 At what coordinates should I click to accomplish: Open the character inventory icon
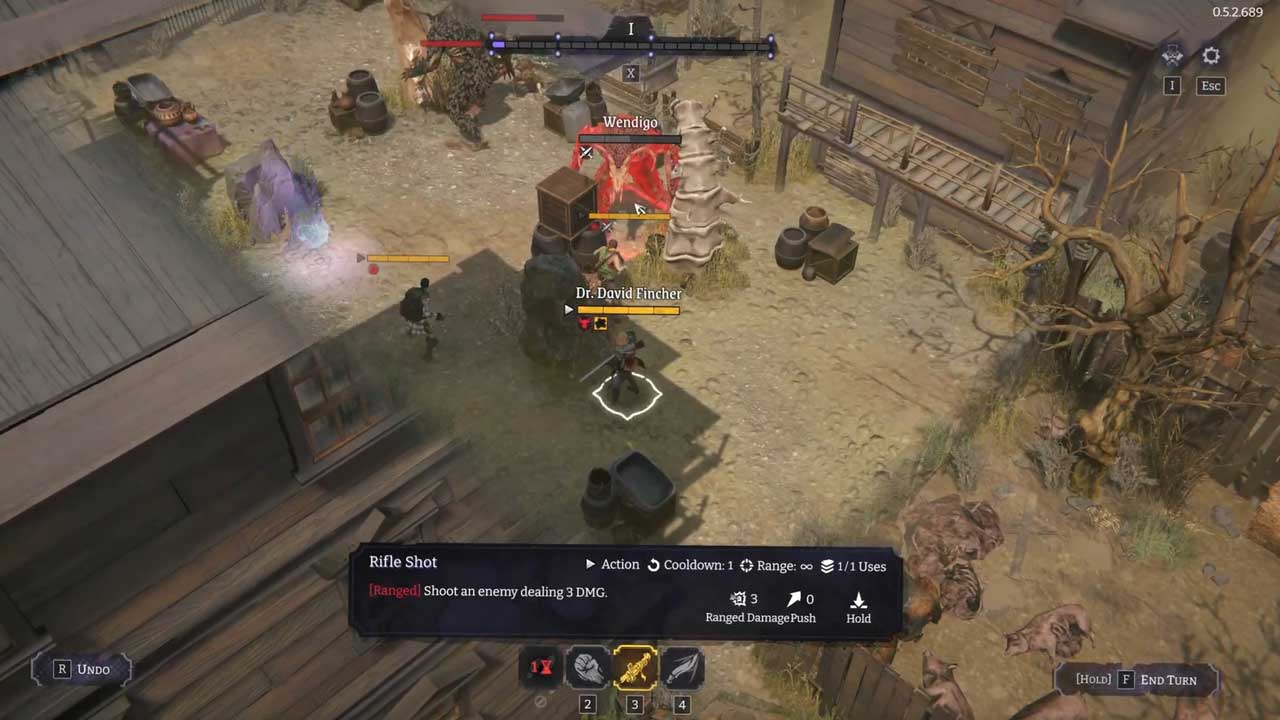(1172, 57)
